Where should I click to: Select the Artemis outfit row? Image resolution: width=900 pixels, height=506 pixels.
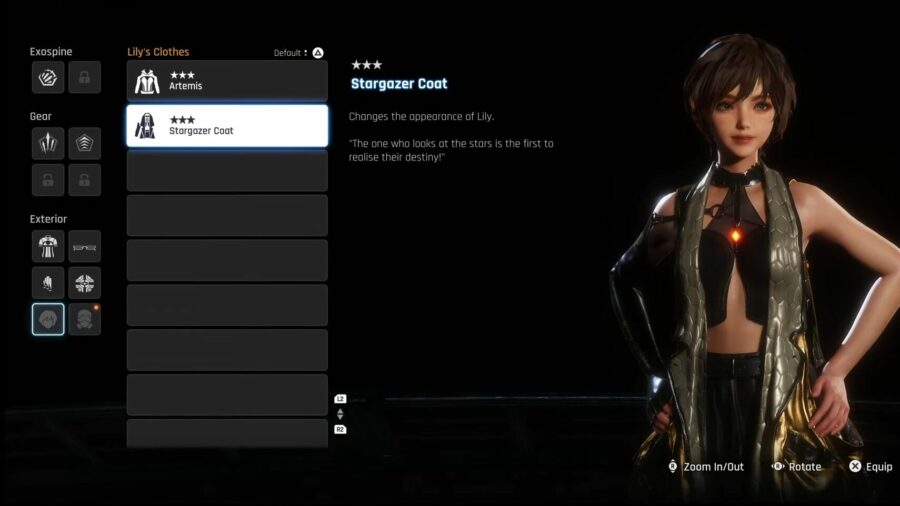[227, 81]
